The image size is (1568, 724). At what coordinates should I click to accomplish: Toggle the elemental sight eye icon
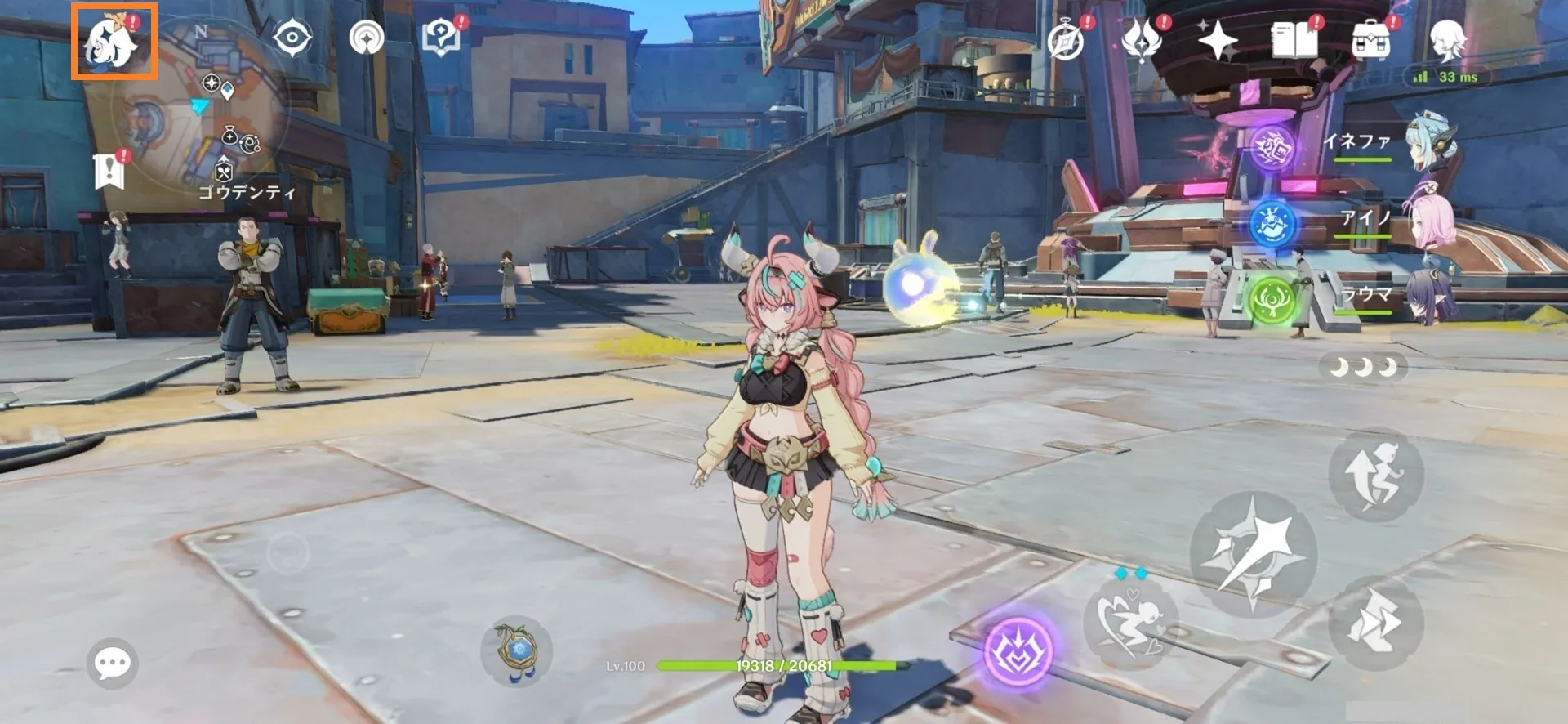point(292,38)
